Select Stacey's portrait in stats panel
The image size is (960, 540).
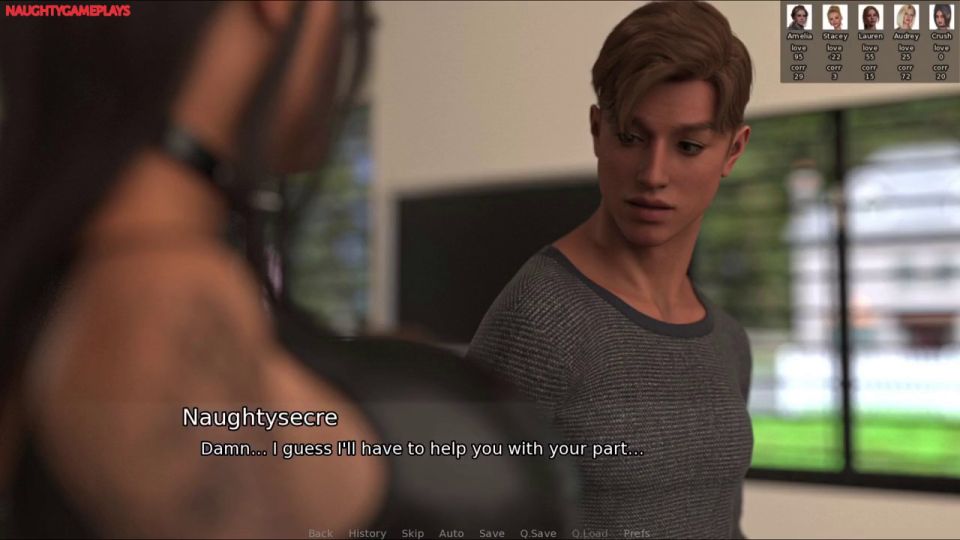(834, 17)
